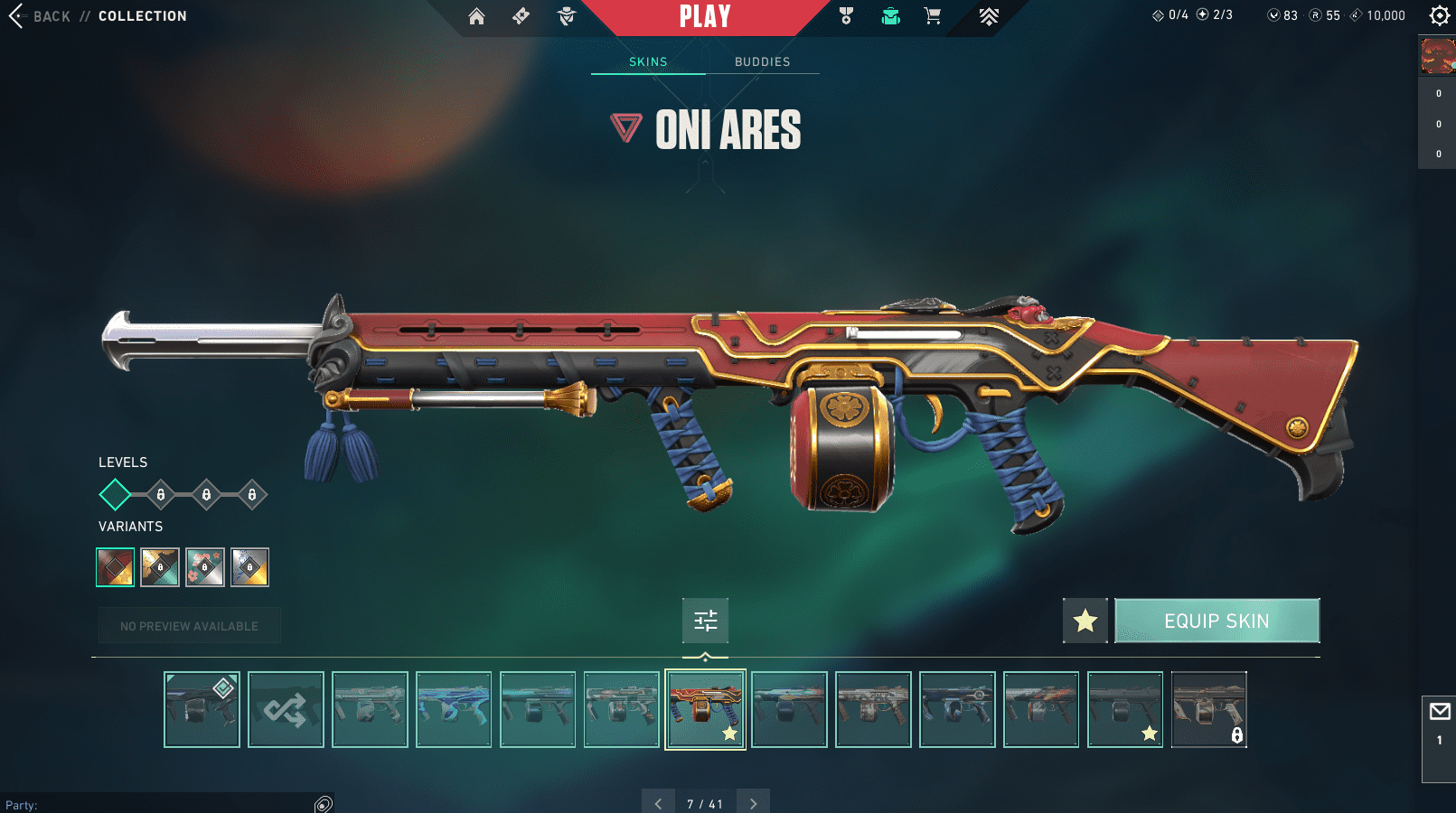This screenshot has height=813, width=1456.
Task: Choose the red default Oni variant
Action: pyautogui.click(x=115, y=567)
